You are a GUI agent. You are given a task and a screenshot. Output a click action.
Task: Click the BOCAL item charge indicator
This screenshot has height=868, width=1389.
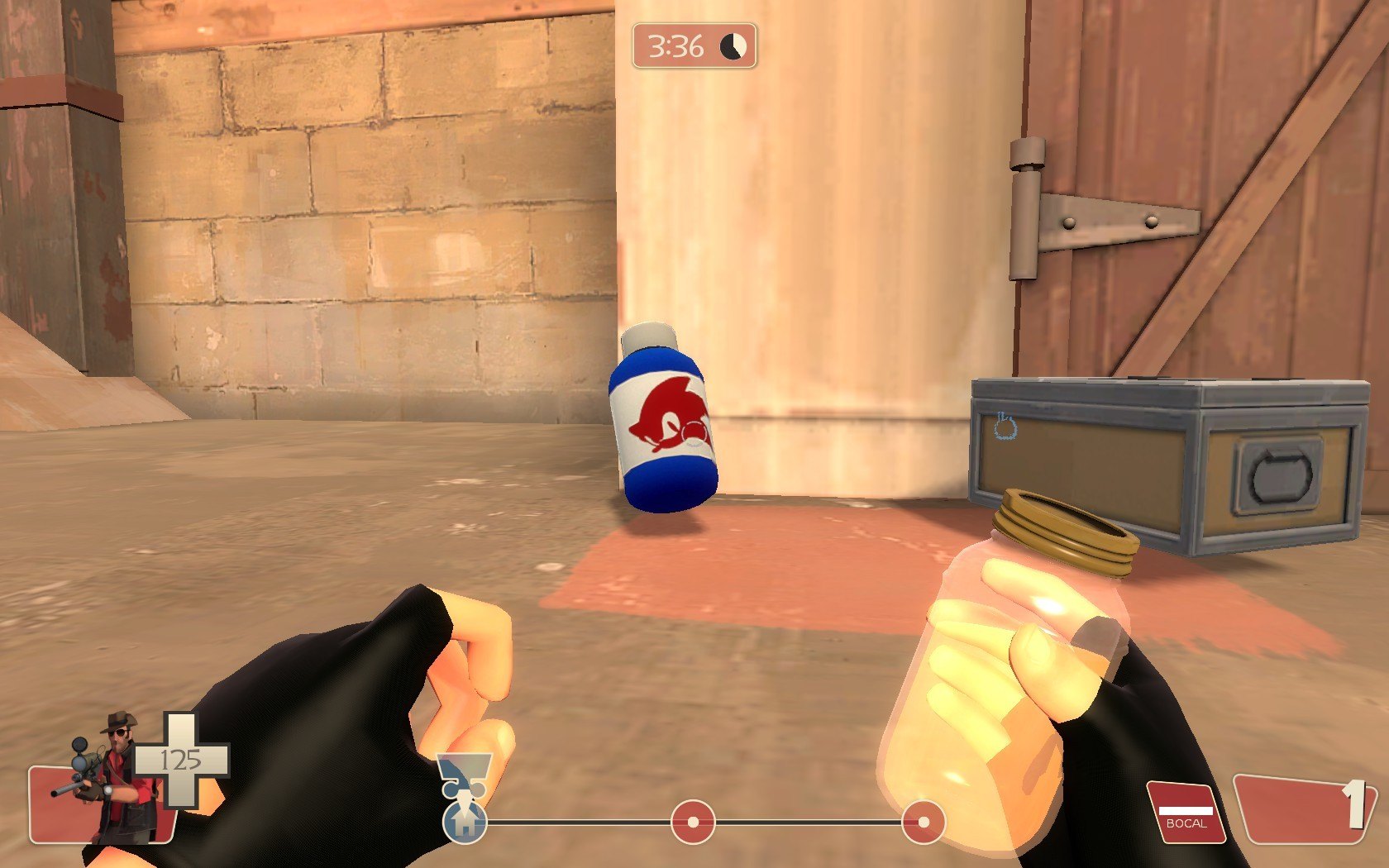(x=1185, y=813)
